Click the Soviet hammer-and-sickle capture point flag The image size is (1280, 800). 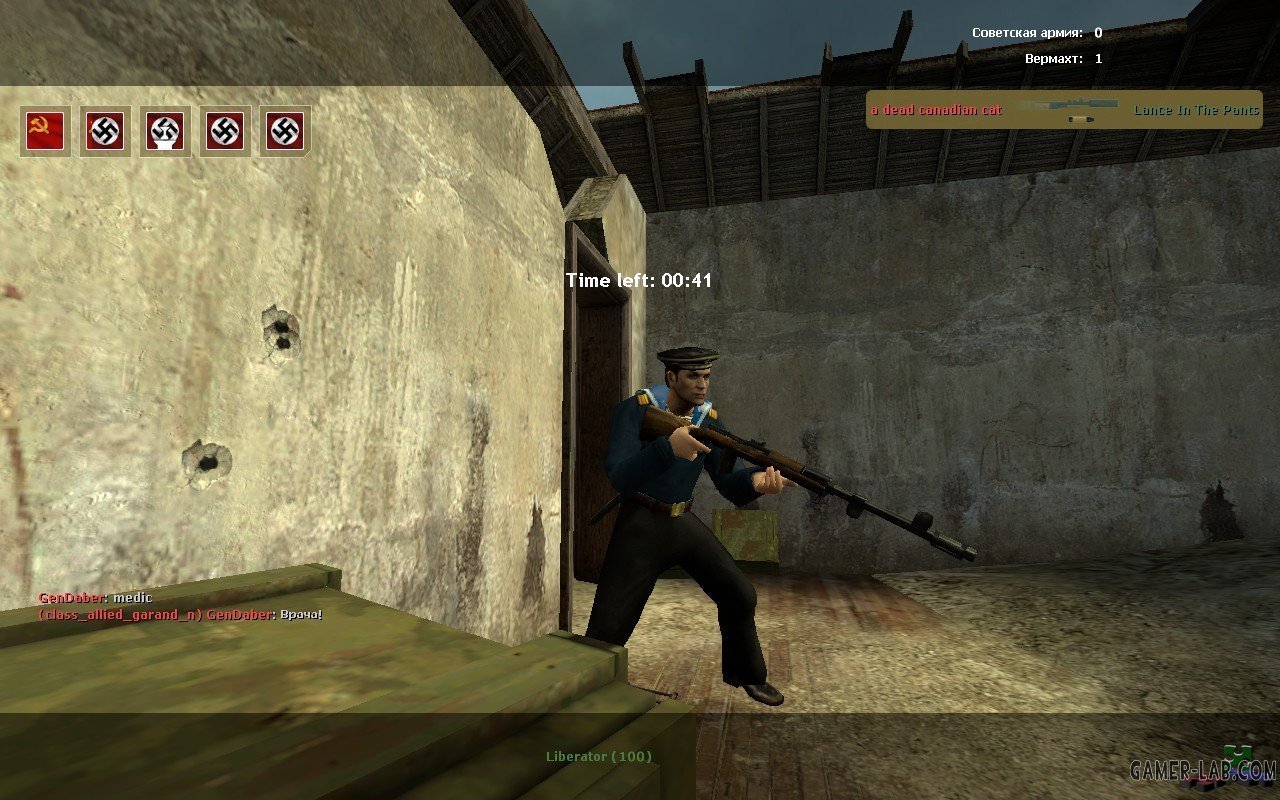(45, 131)
